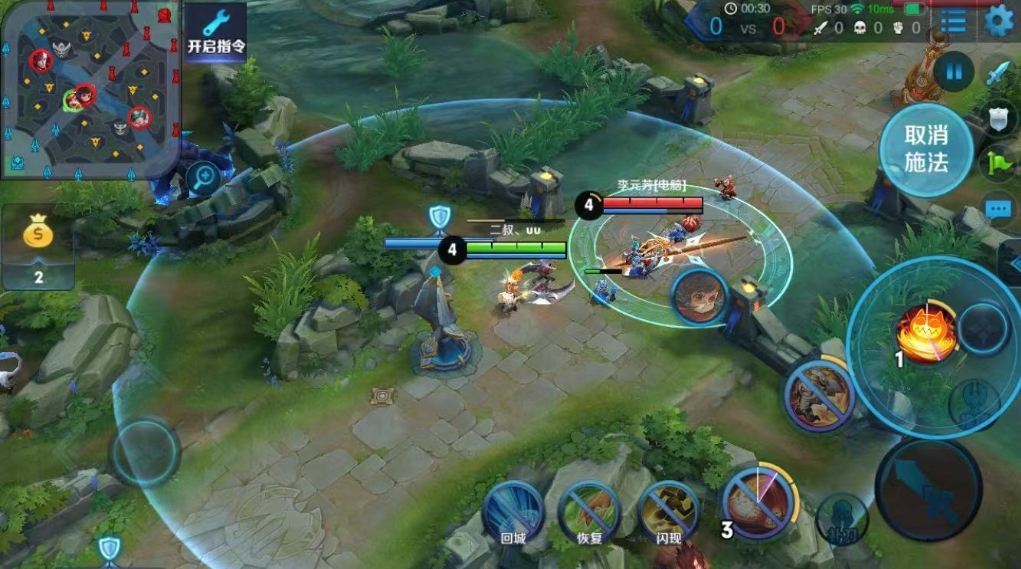Click the 取消施法 cancel cast button

click(x=926, y=149)
